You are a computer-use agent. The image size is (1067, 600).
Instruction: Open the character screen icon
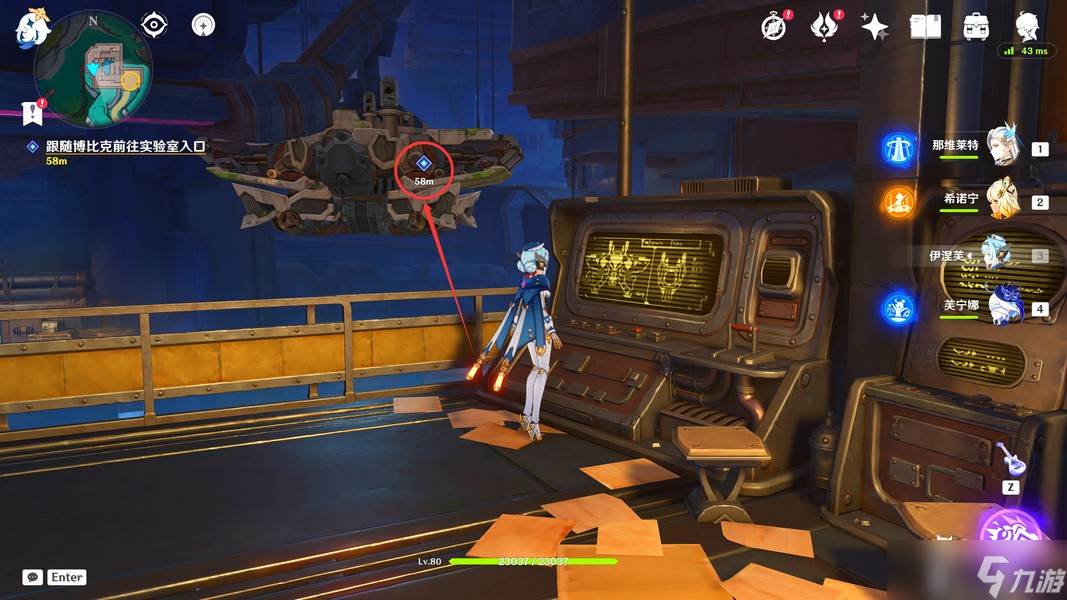coord(1027,26)
